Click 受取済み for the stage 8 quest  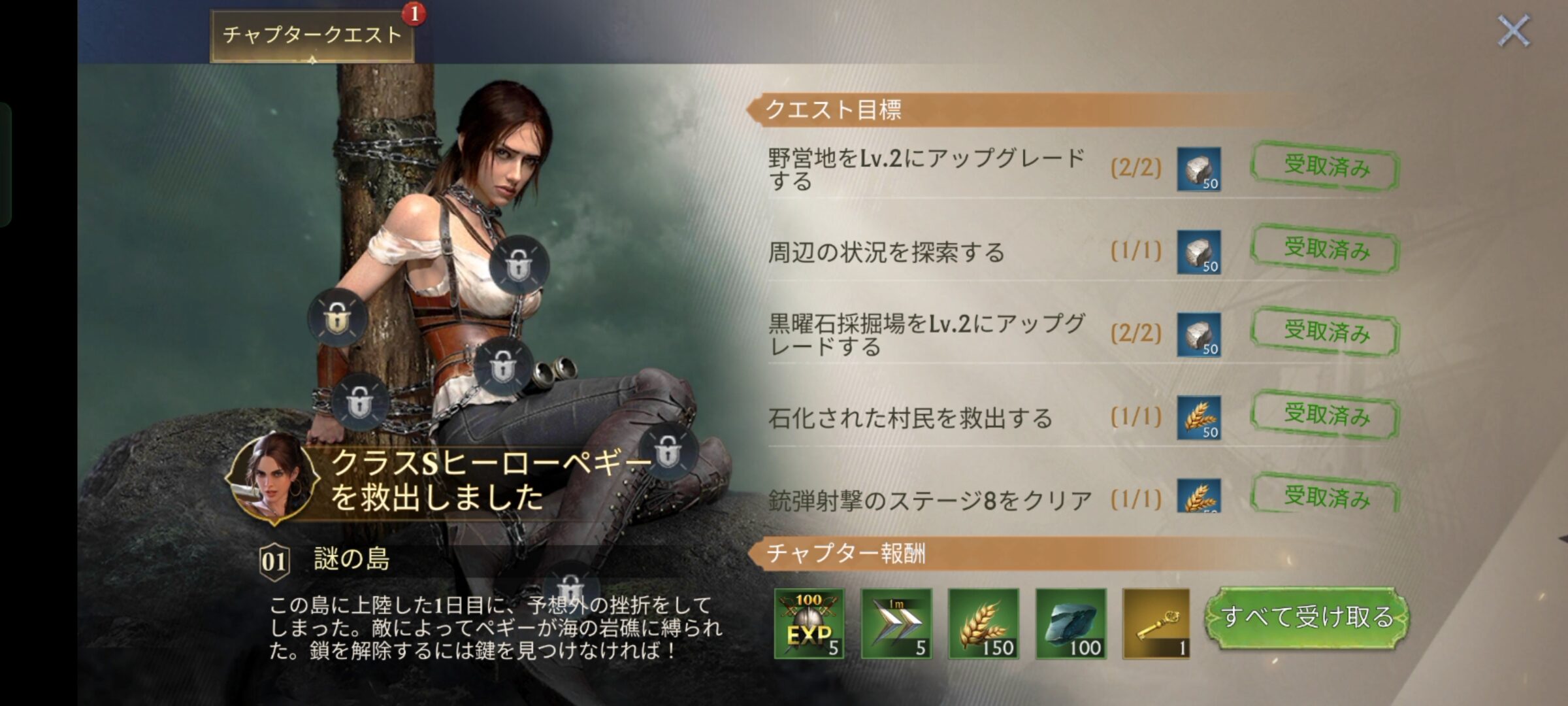tap(1326, 497)
